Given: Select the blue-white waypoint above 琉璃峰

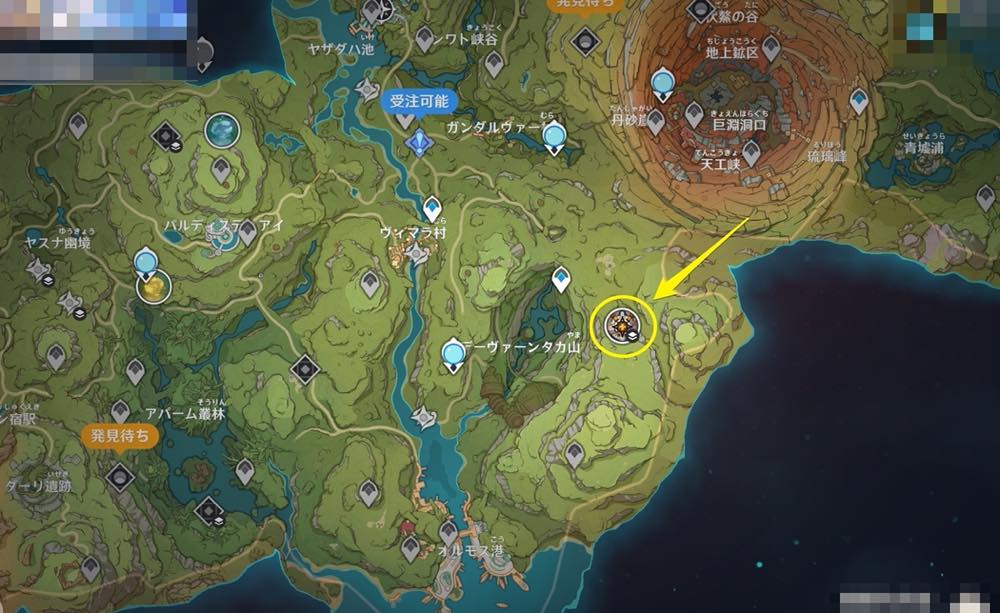Looking at the screenshot, I should click(858, 100).
